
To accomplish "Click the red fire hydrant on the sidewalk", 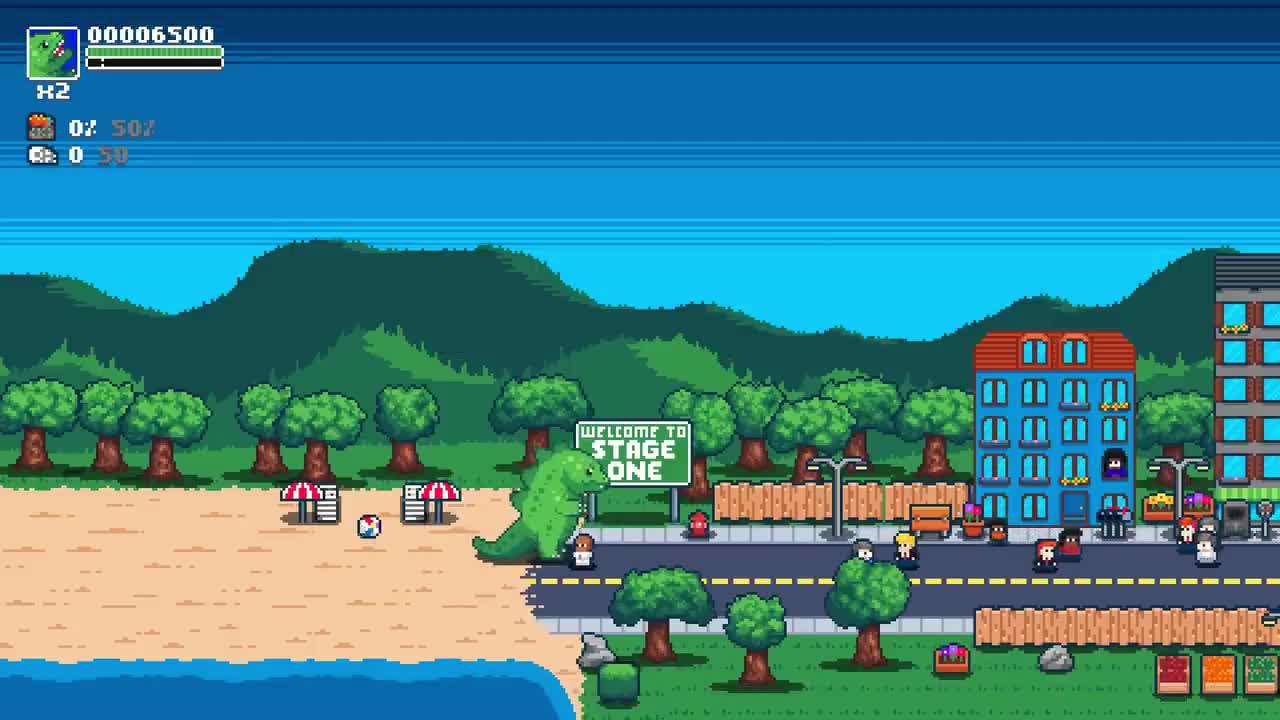I will [697, 522].
